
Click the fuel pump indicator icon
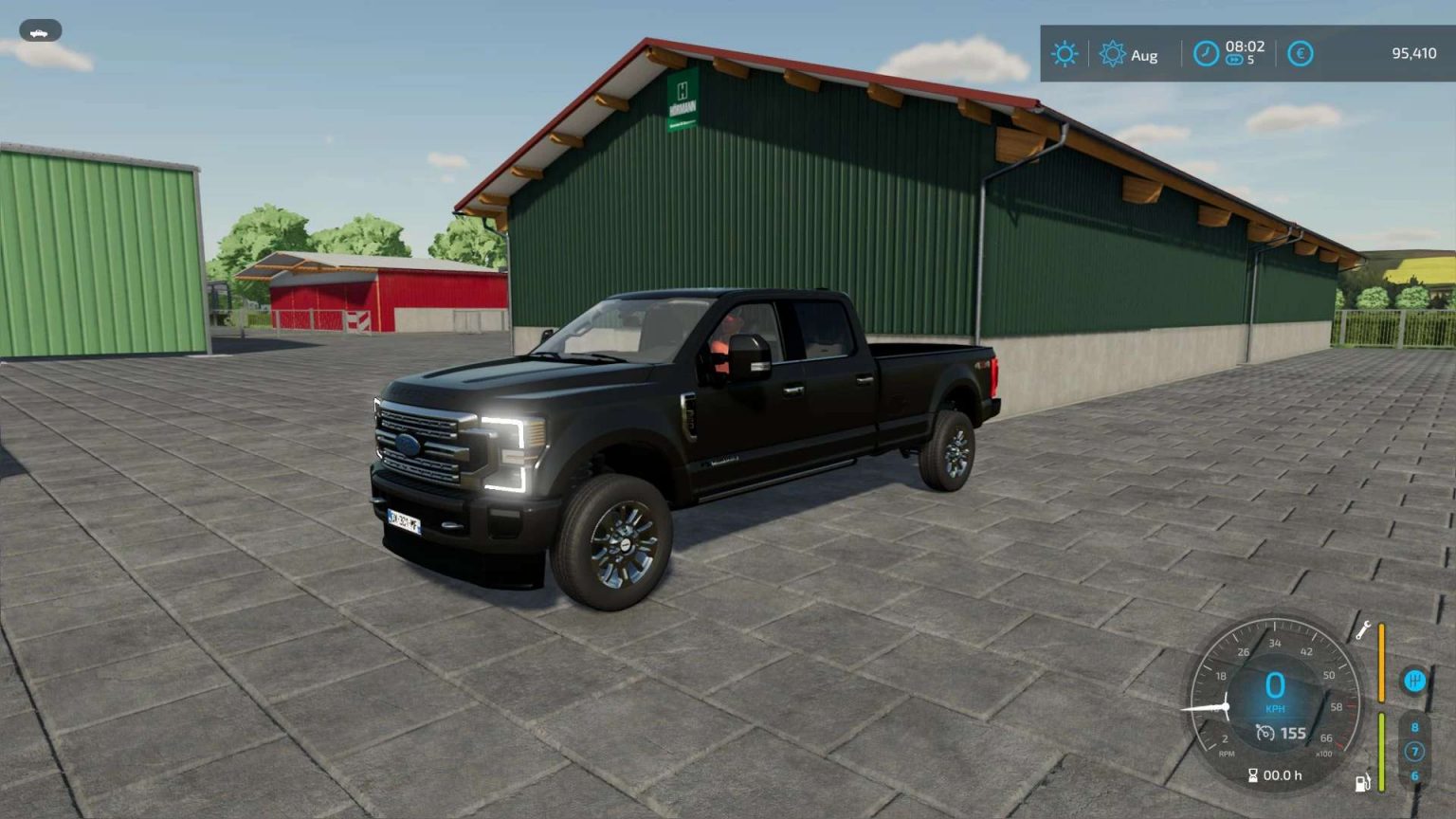(x=1361, y=782)
